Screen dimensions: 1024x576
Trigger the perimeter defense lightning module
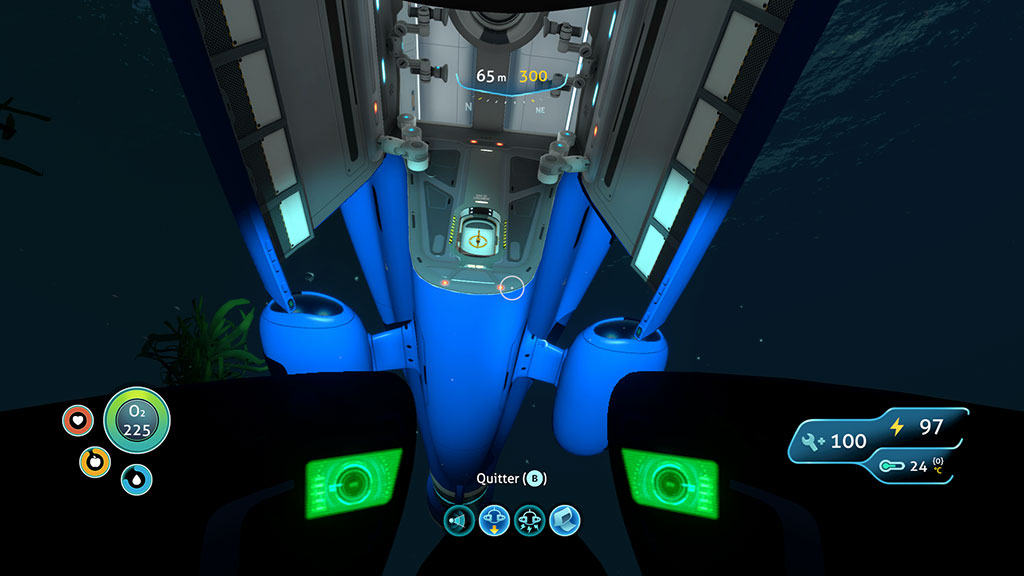click(529, 521)
